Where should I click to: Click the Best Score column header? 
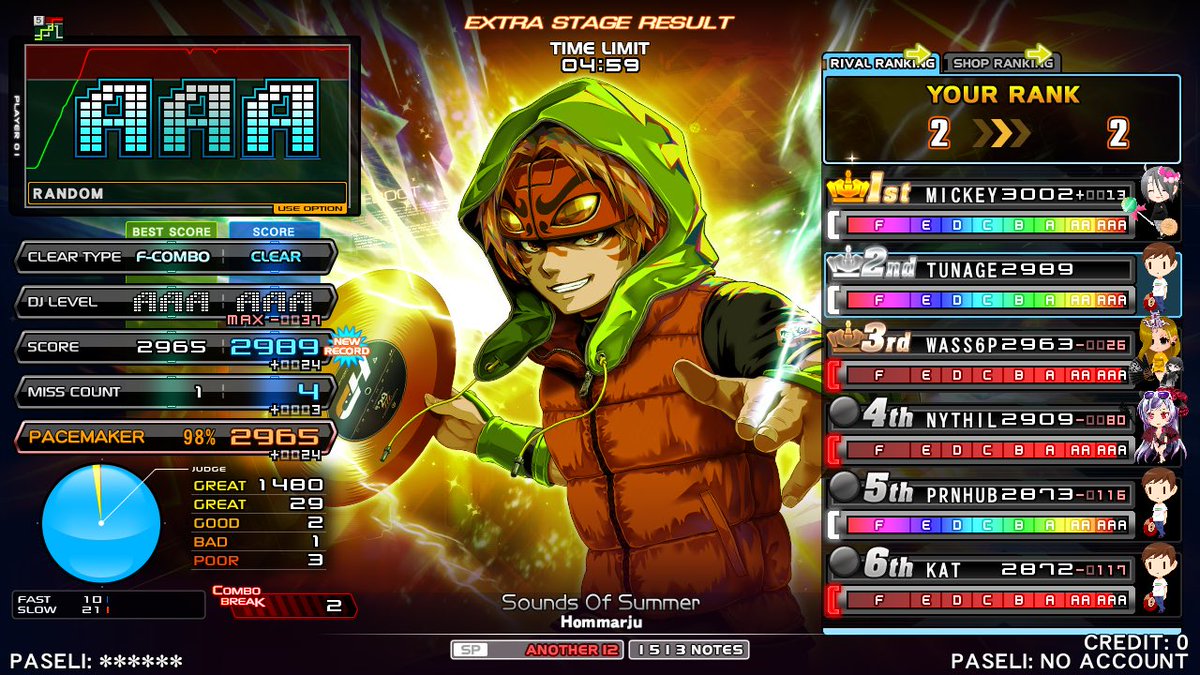click(174, 231)
